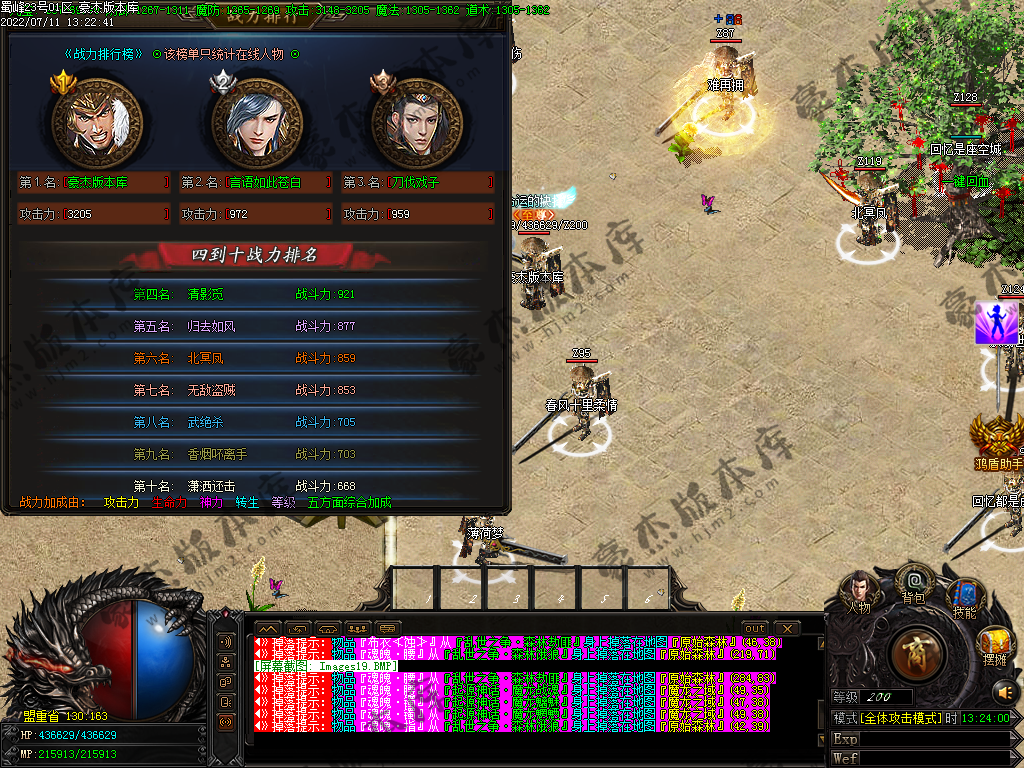Select fourth-place row 清影觅
Screen dimensions: 1024x768
(x=255, y=294)
